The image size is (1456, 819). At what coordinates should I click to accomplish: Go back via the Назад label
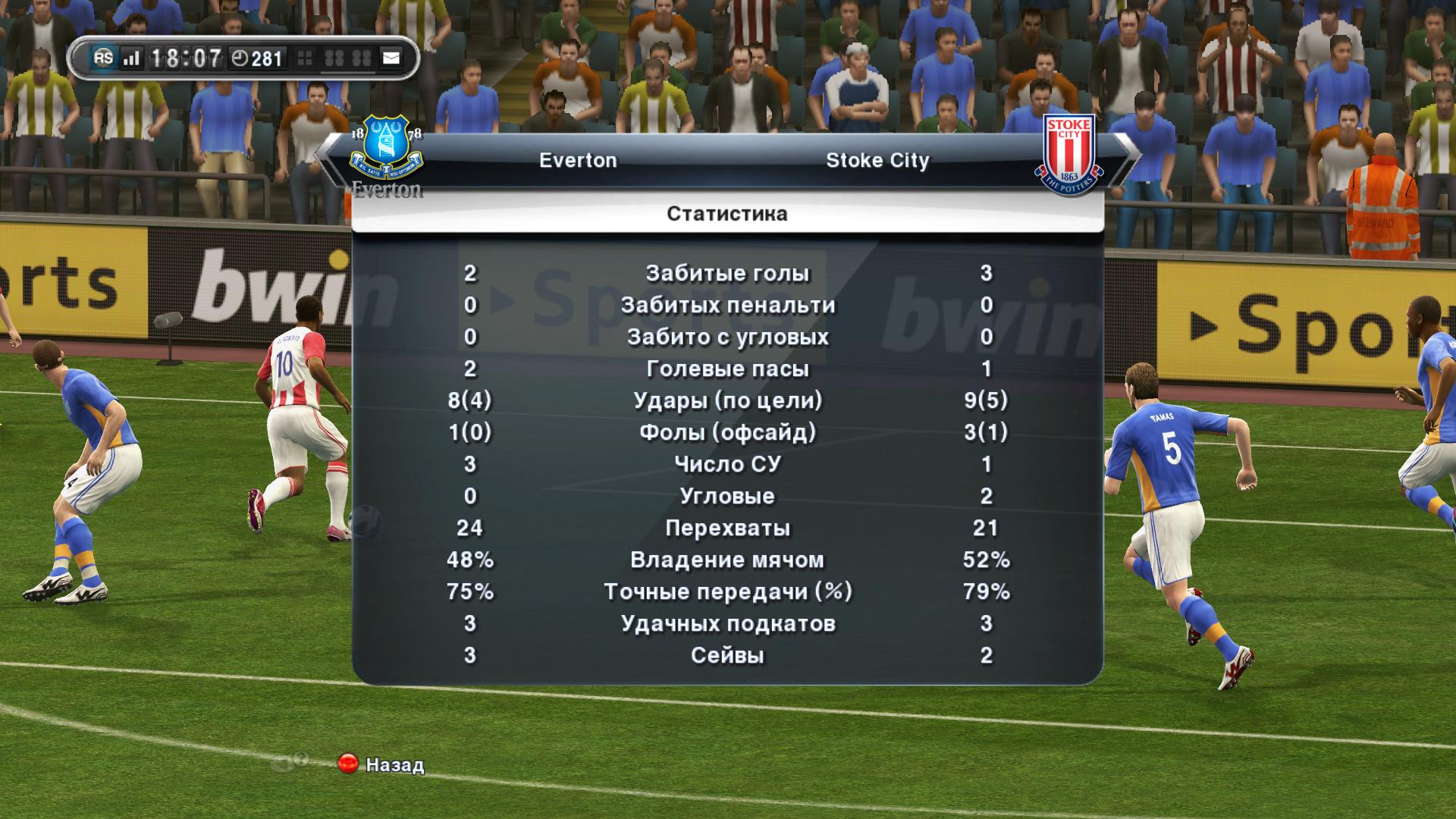(394, 764)
